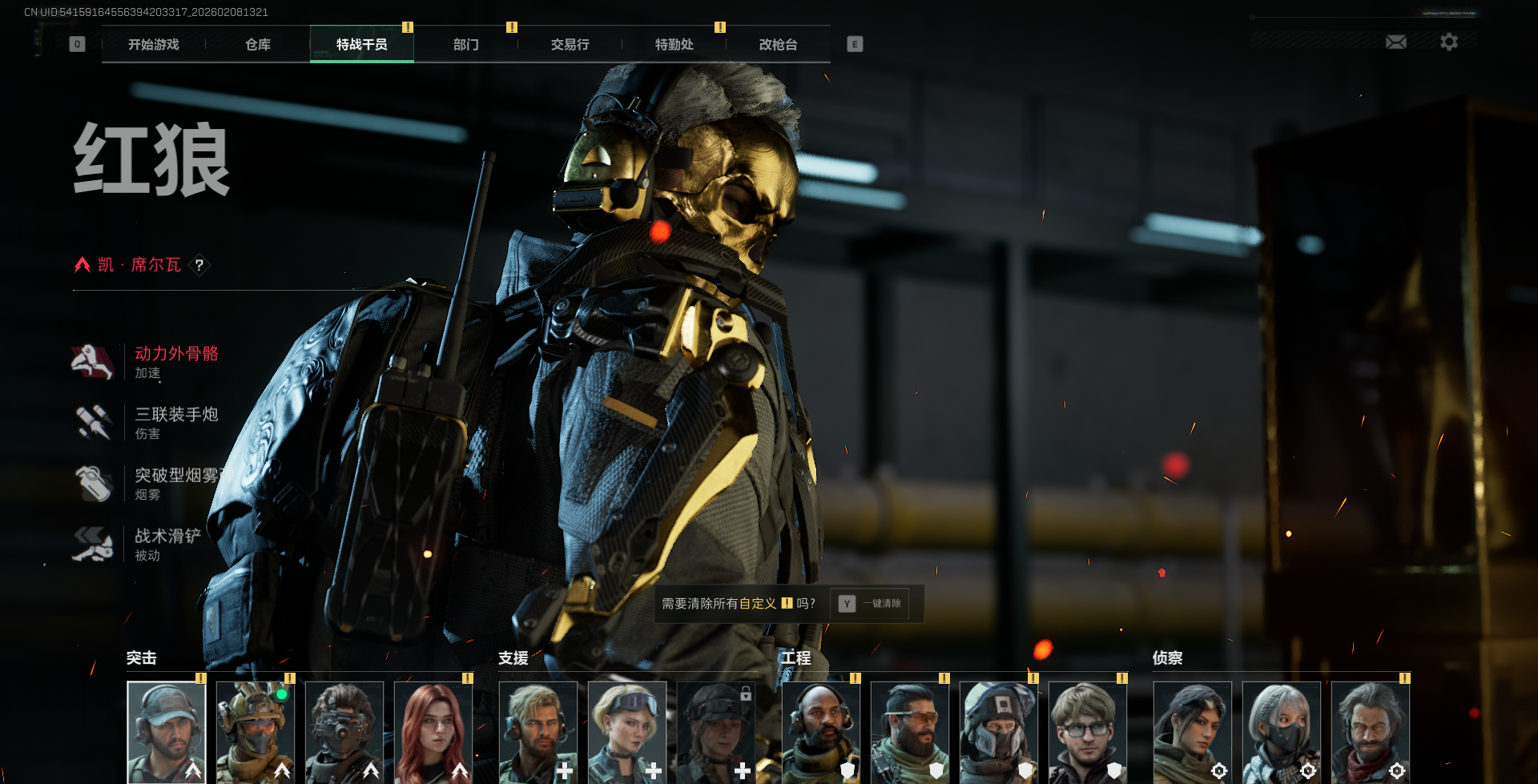Screen dimensions: 1538x784
Task: Switch to the 特勤处 tab
Action: [x=674, y=45]
